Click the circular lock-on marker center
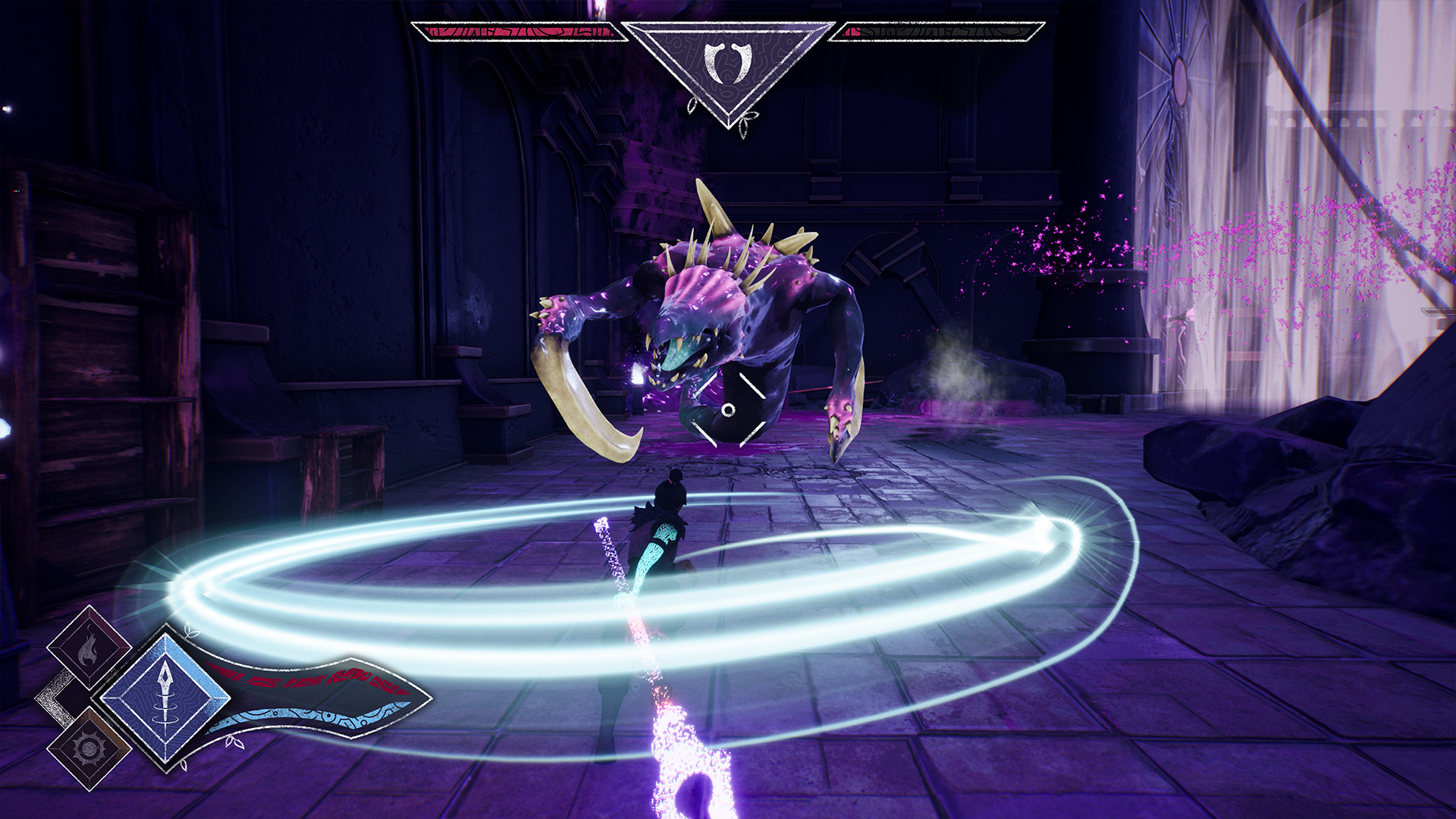The width and height of the screenshot is (1456, 819). (730, 409)
